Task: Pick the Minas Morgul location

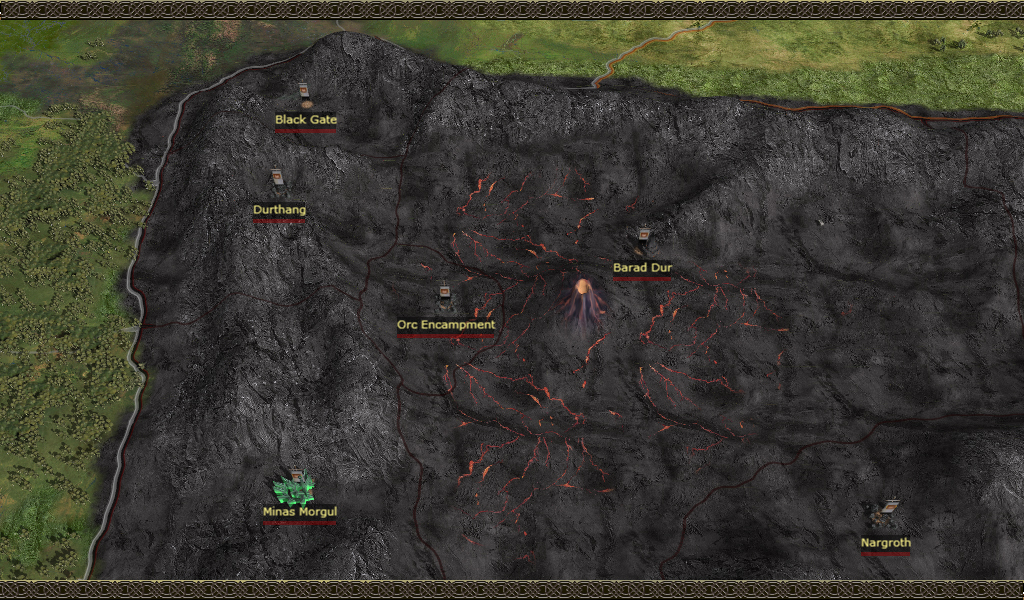Action: tap(296, 490)
